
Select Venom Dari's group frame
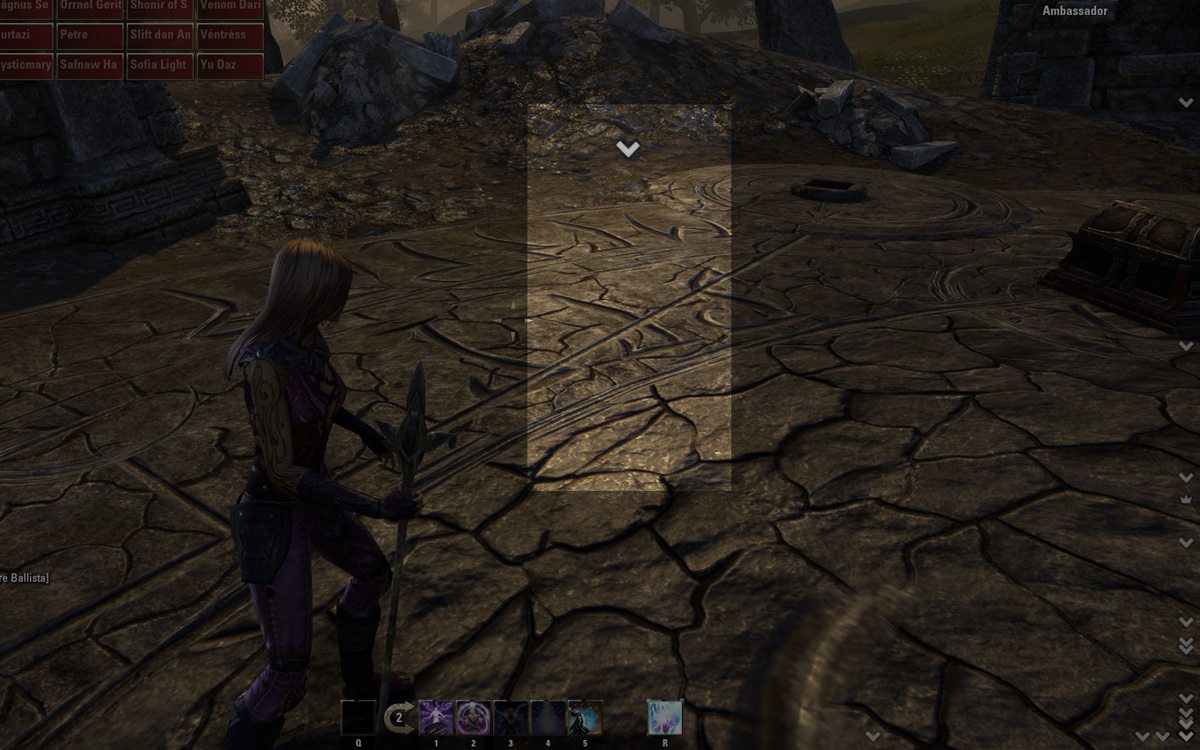231,6
